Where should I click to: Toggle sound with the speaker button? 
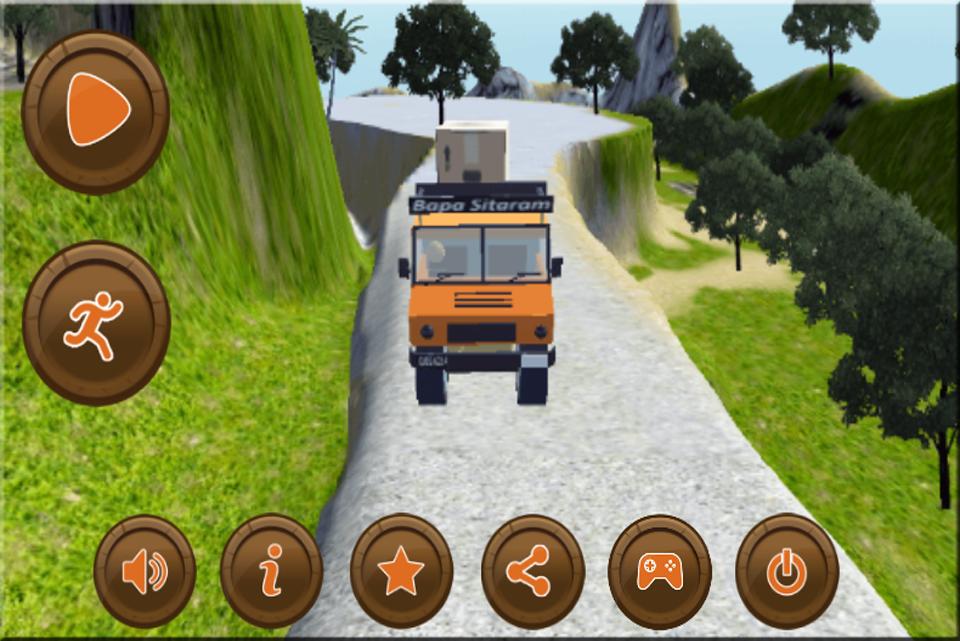[x=145, y=572]
